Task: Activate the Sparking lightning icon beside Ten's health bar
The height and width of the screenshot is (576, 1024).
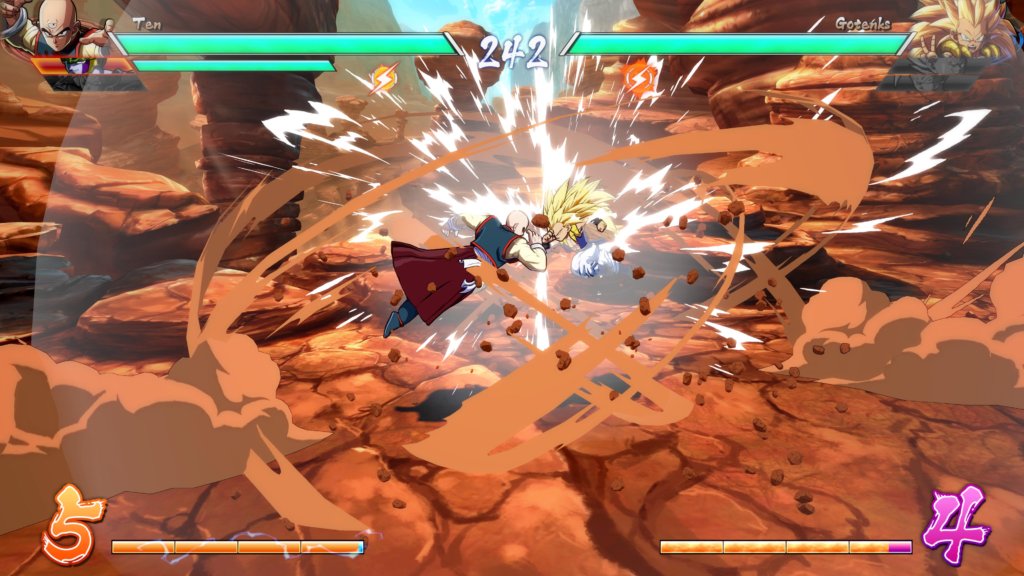Action: coord(384,78)
